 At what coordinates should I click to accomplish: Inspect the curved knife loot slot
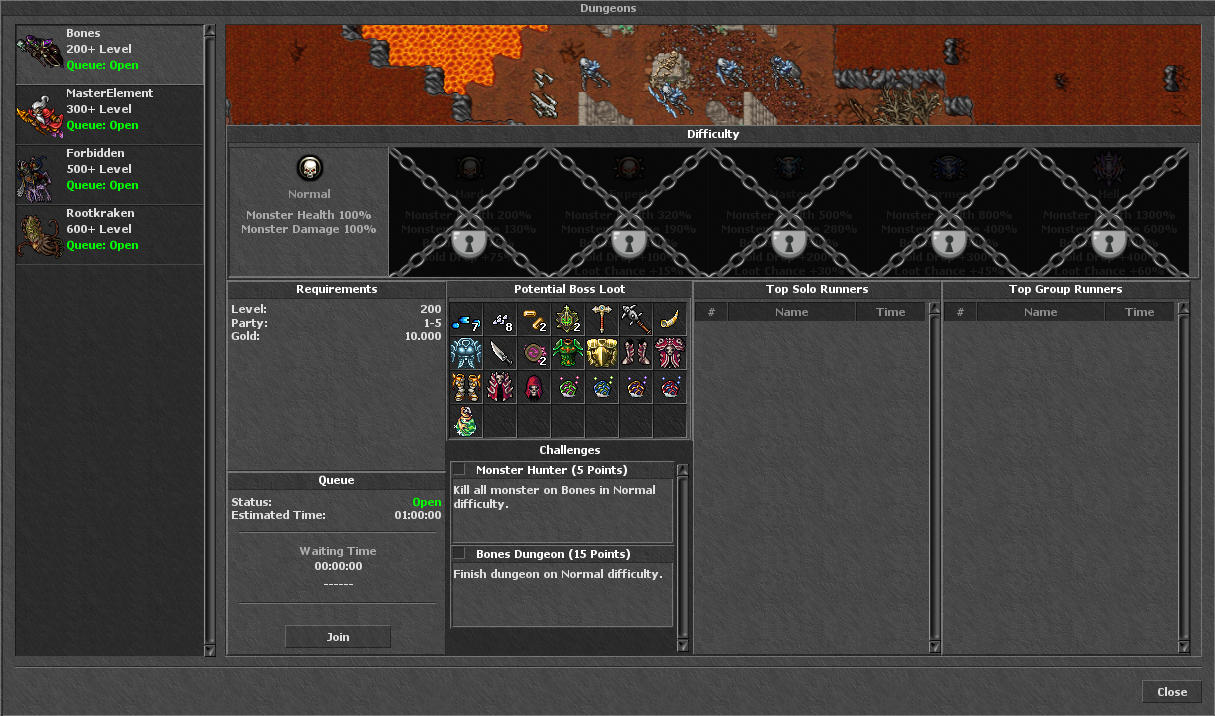point(500,353)
